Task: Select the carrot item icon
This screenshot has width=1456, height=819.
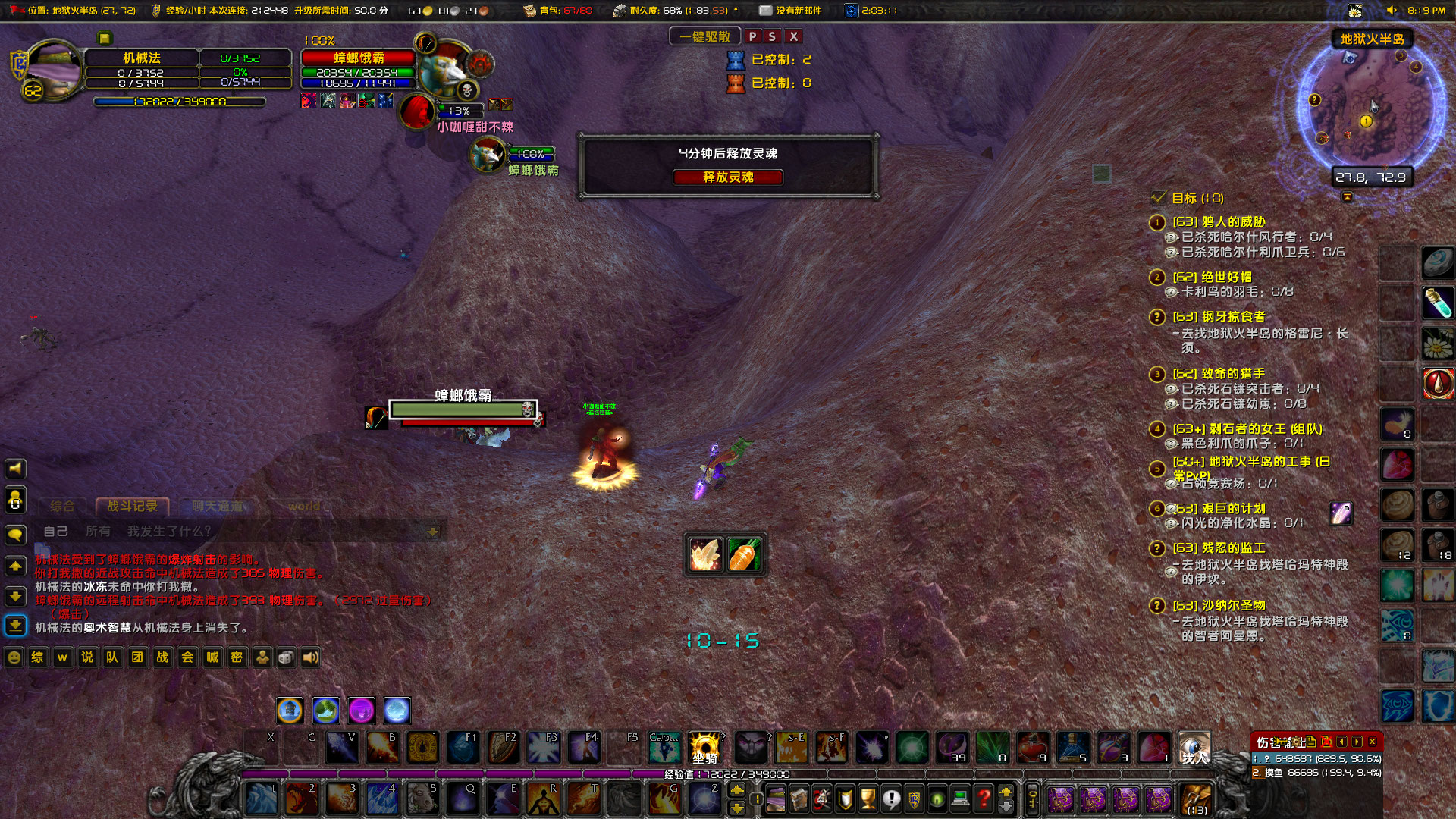Action: coord(744,555)
